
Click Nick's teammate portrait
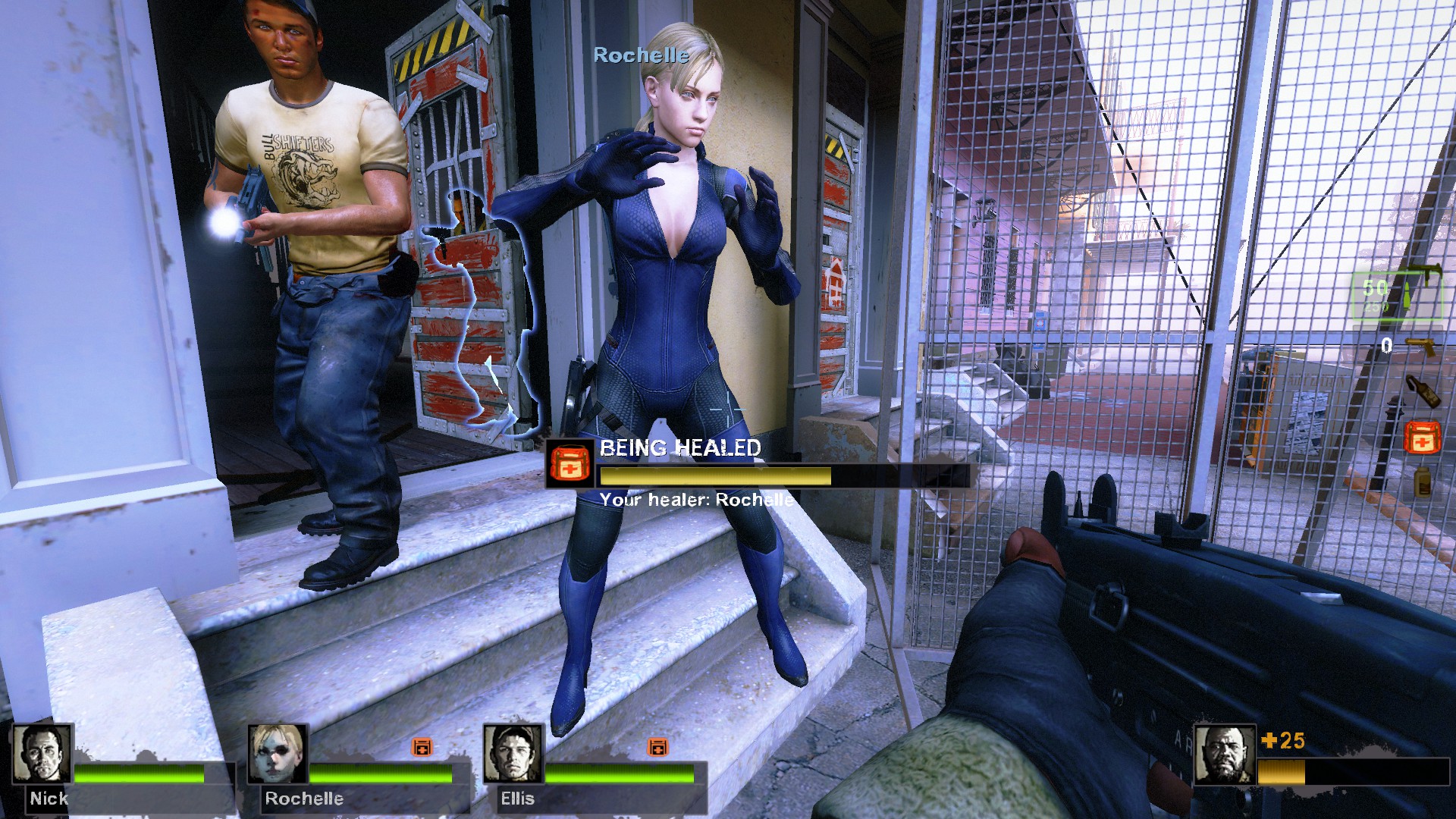click(42, 753)
